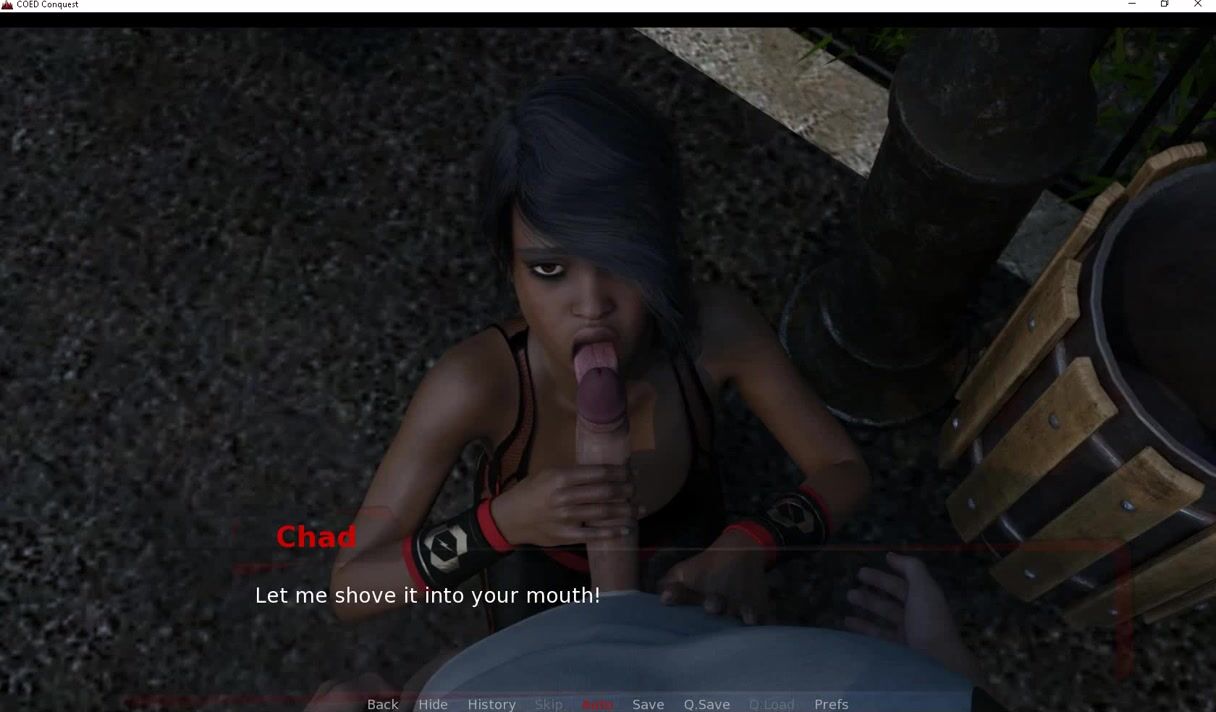Quick save with Q.Save
This screenshot has height=712, width=1216.
707,704
